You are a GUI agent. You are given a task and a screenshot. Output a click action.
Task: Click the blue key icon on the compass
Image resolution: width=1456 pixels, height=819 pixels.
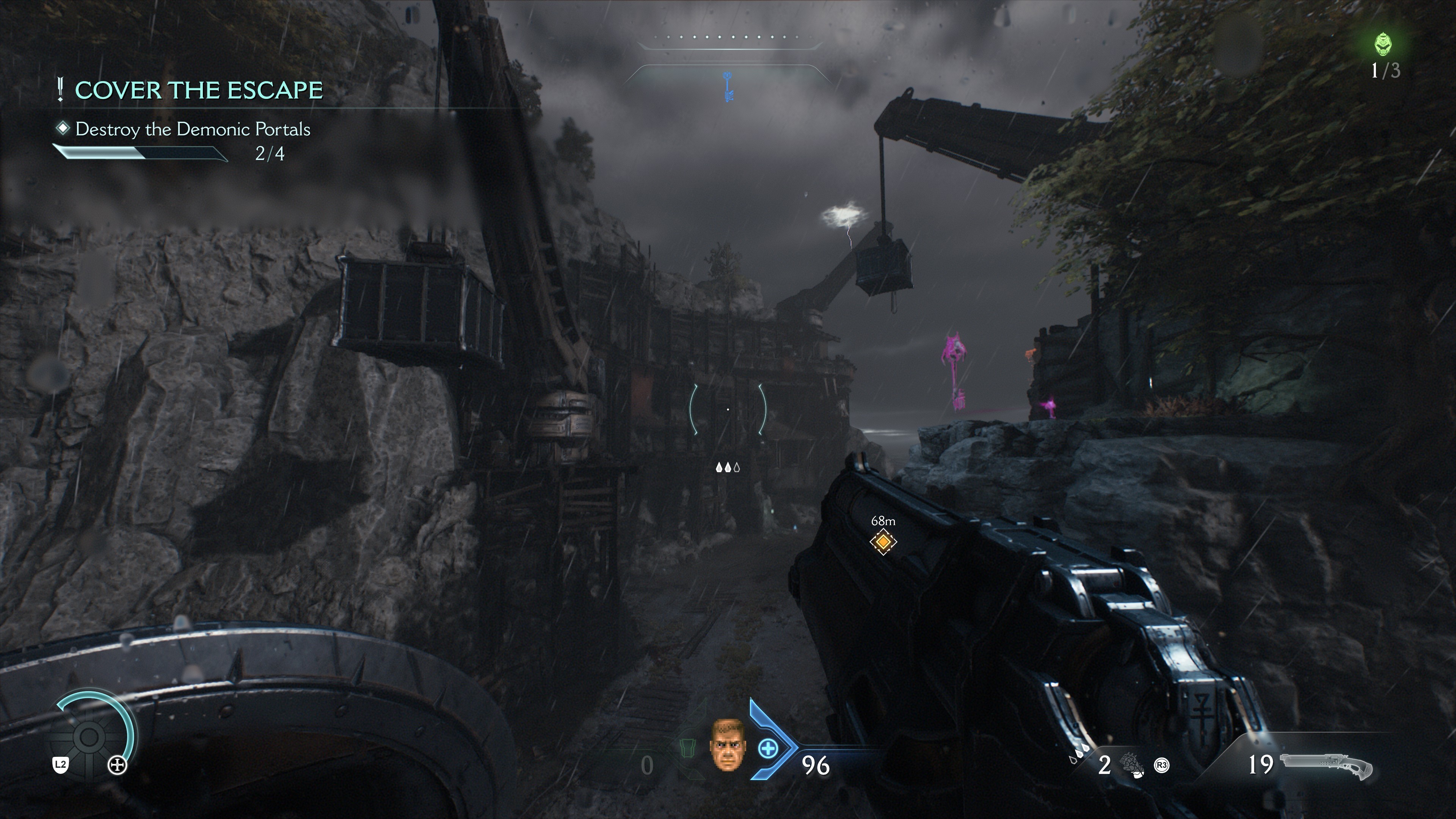[x=728, y=87]
